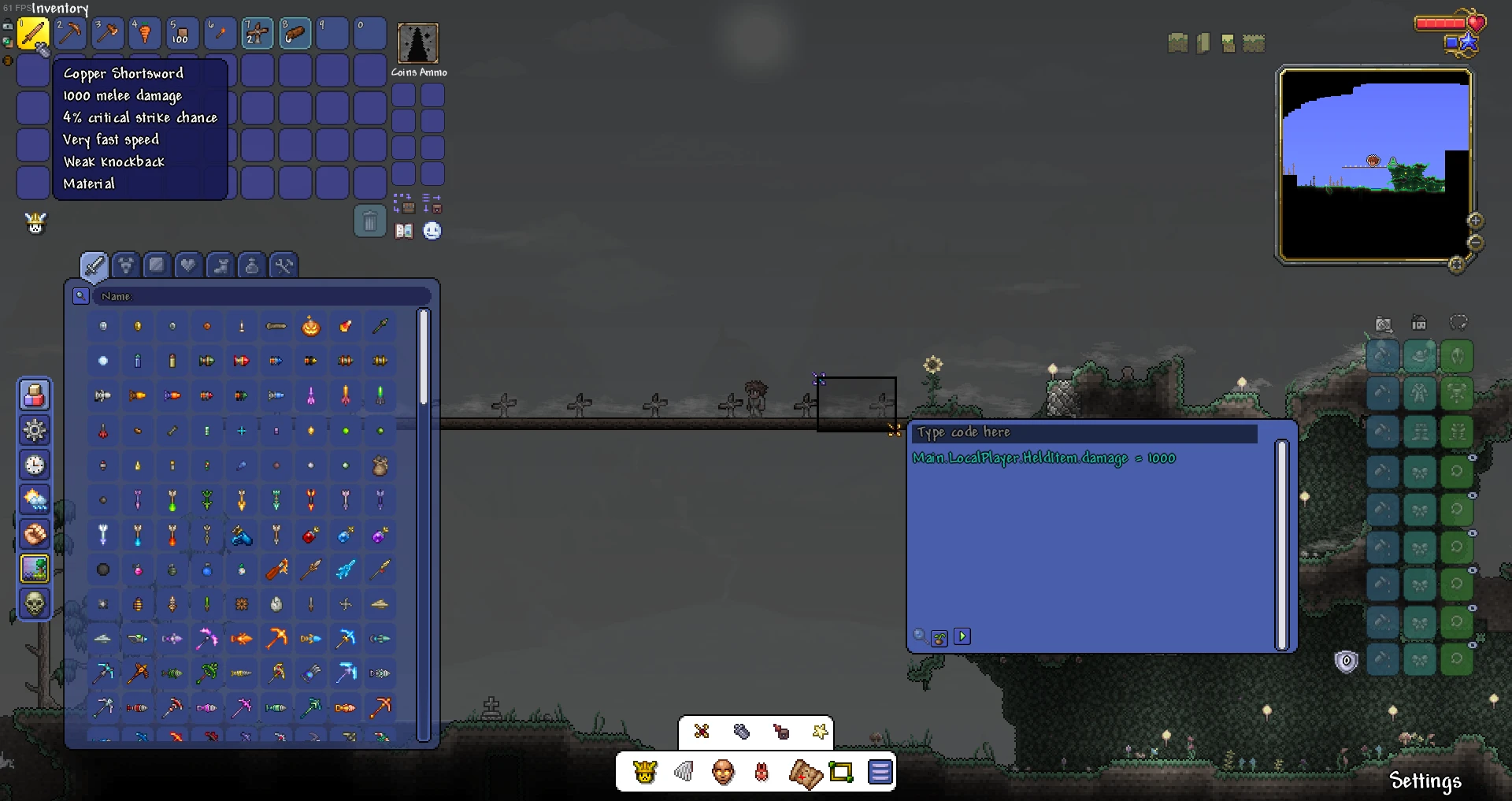1512x801 pixels.
Task: Toggle the highlighted world view tool
Action: tap(35, 569)
